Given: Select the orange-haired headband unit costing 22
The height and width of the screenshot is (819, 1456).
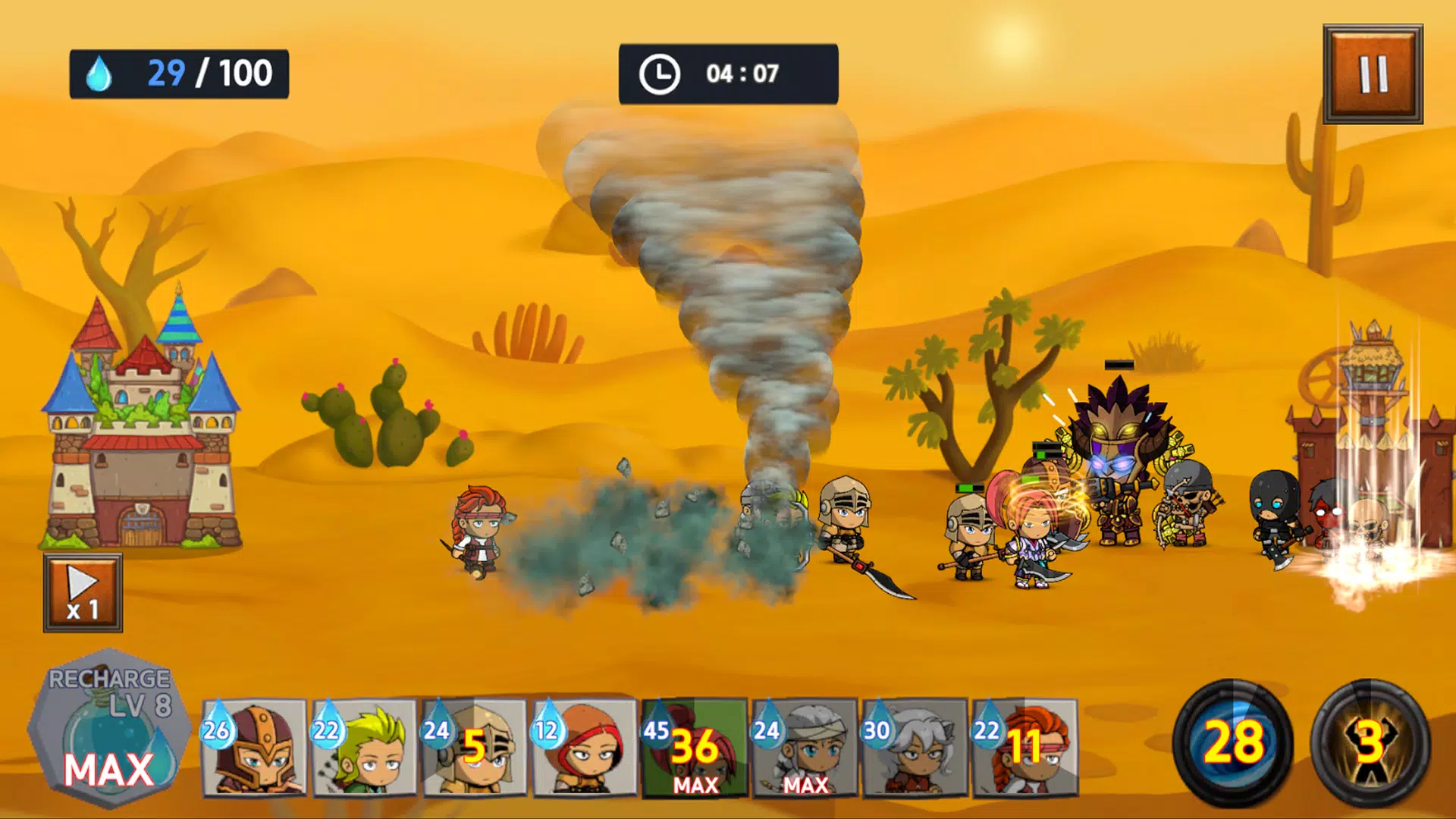Looking at the screenshot, I should pyautogui.click(x=1025, y=748).
